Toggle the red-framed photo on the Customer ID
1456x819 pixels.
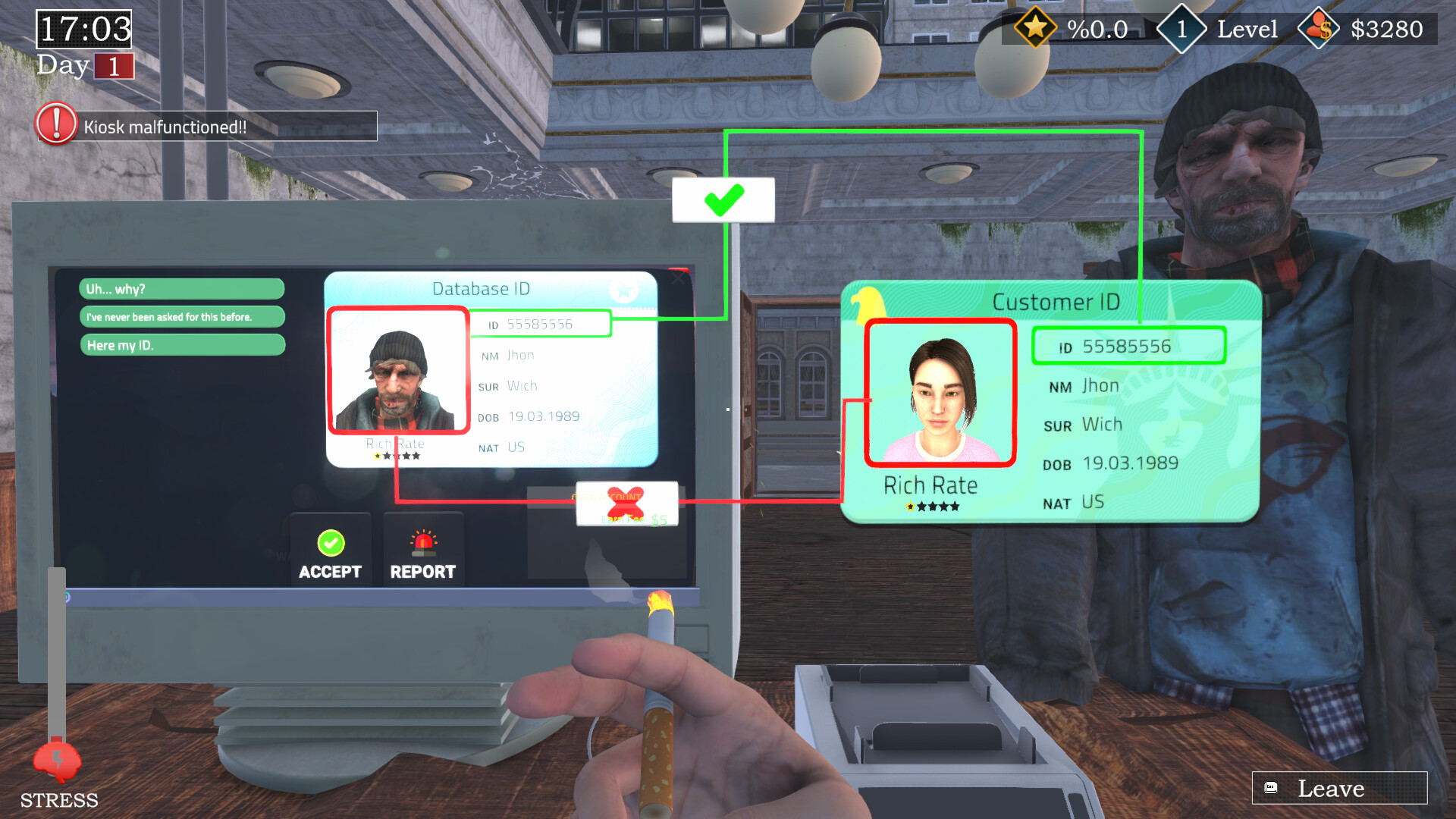[x=940, y=393]
